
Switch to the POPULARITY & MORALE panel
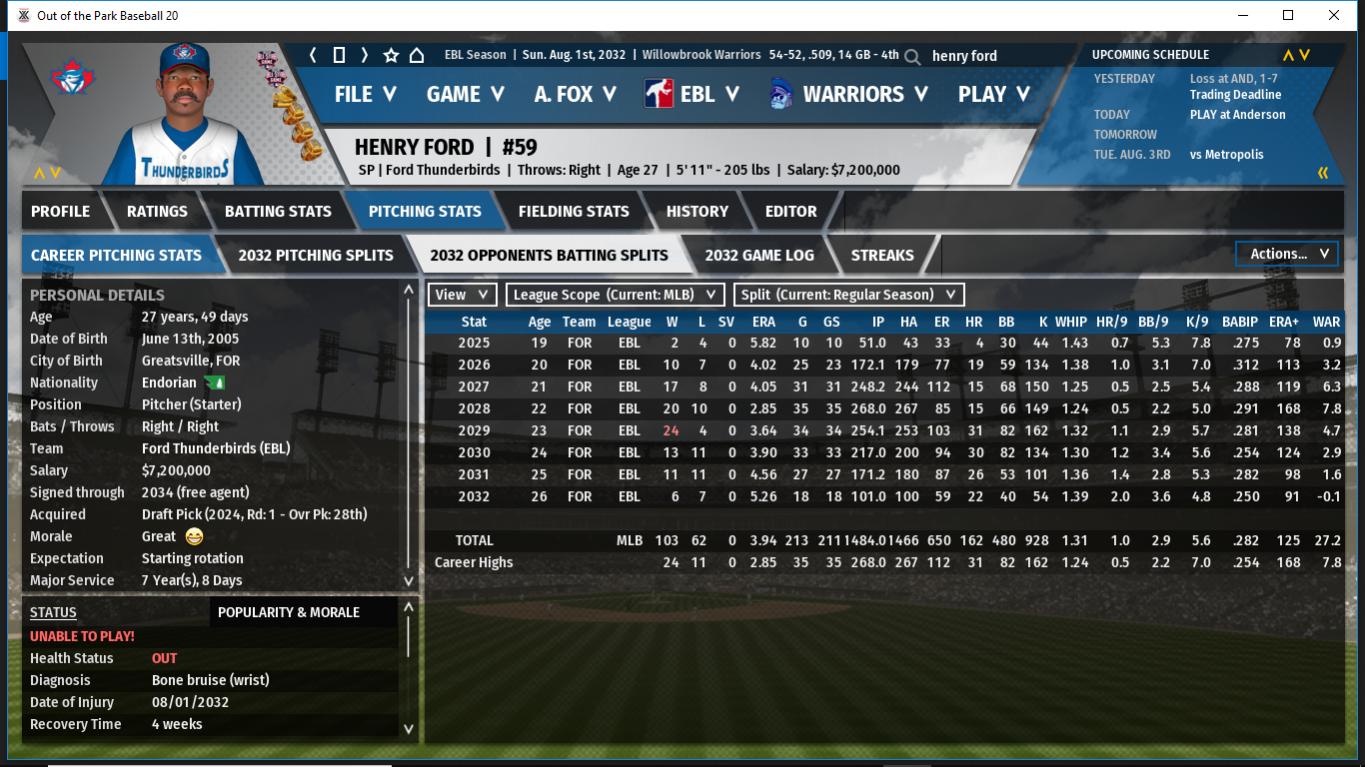click(288, 612)
